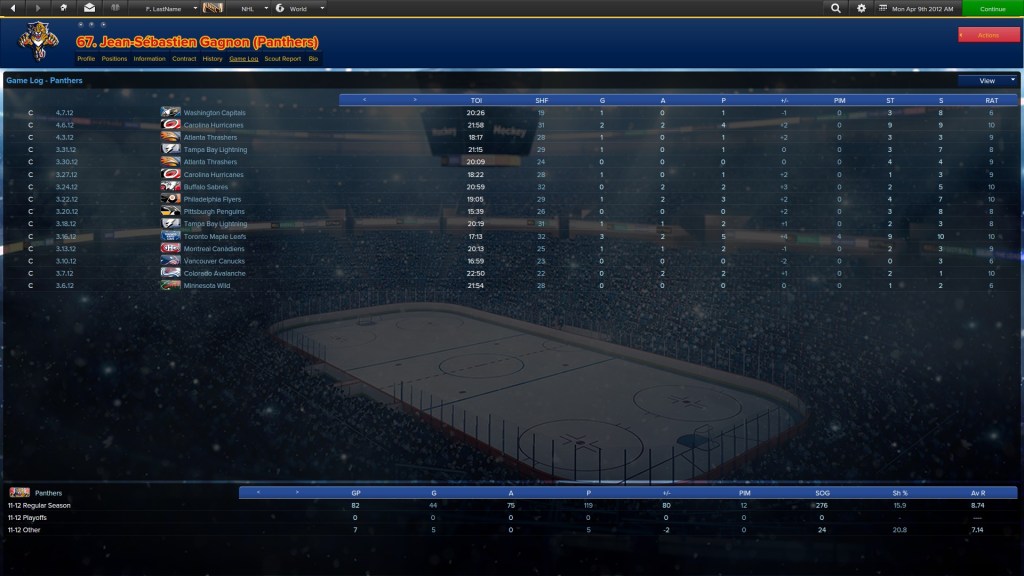Open the Scout Report tab

click(283, 59)
